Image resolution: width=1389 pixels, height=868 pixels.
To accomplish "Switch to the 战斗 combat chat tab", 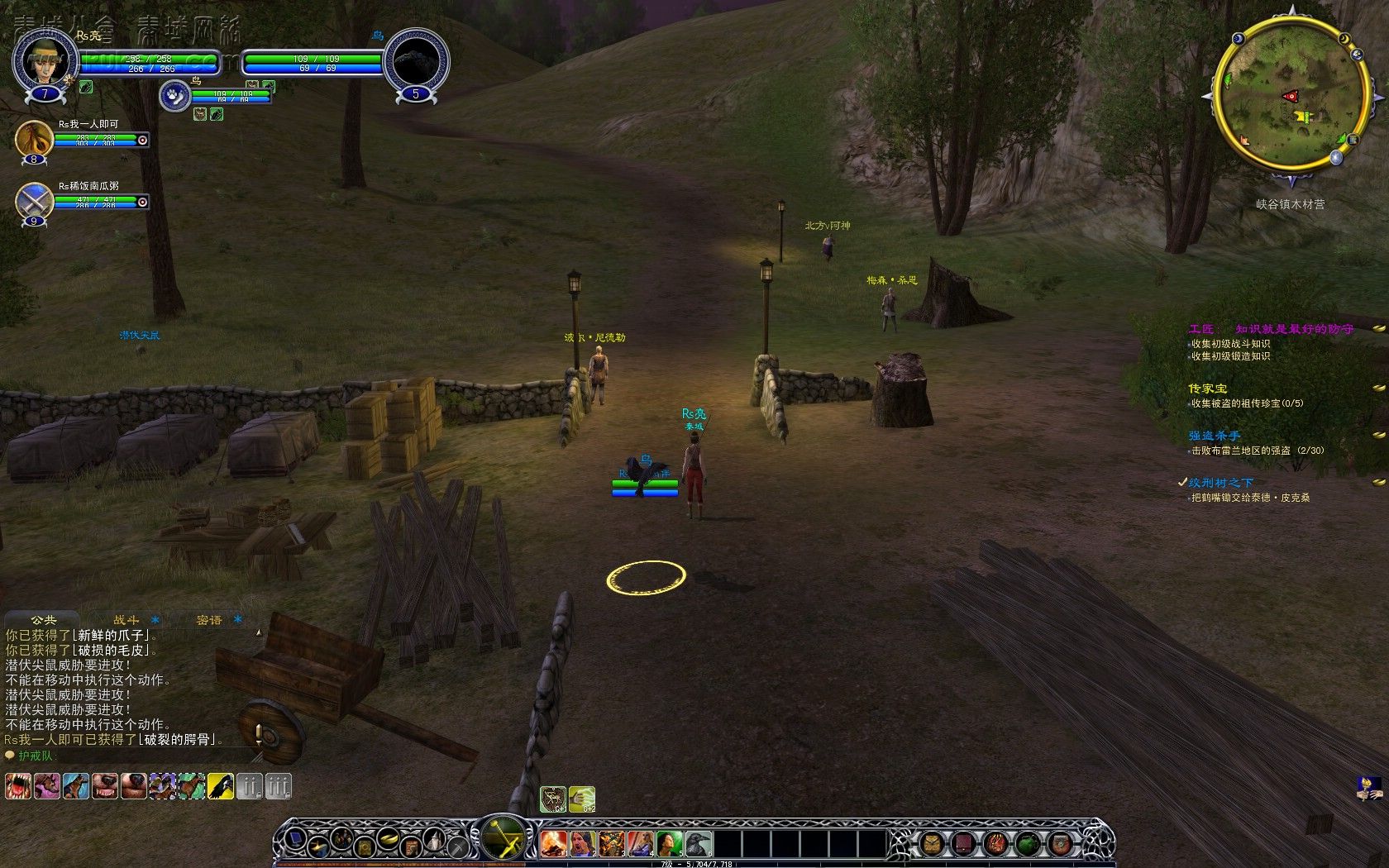I will click(x=126, y=619).
